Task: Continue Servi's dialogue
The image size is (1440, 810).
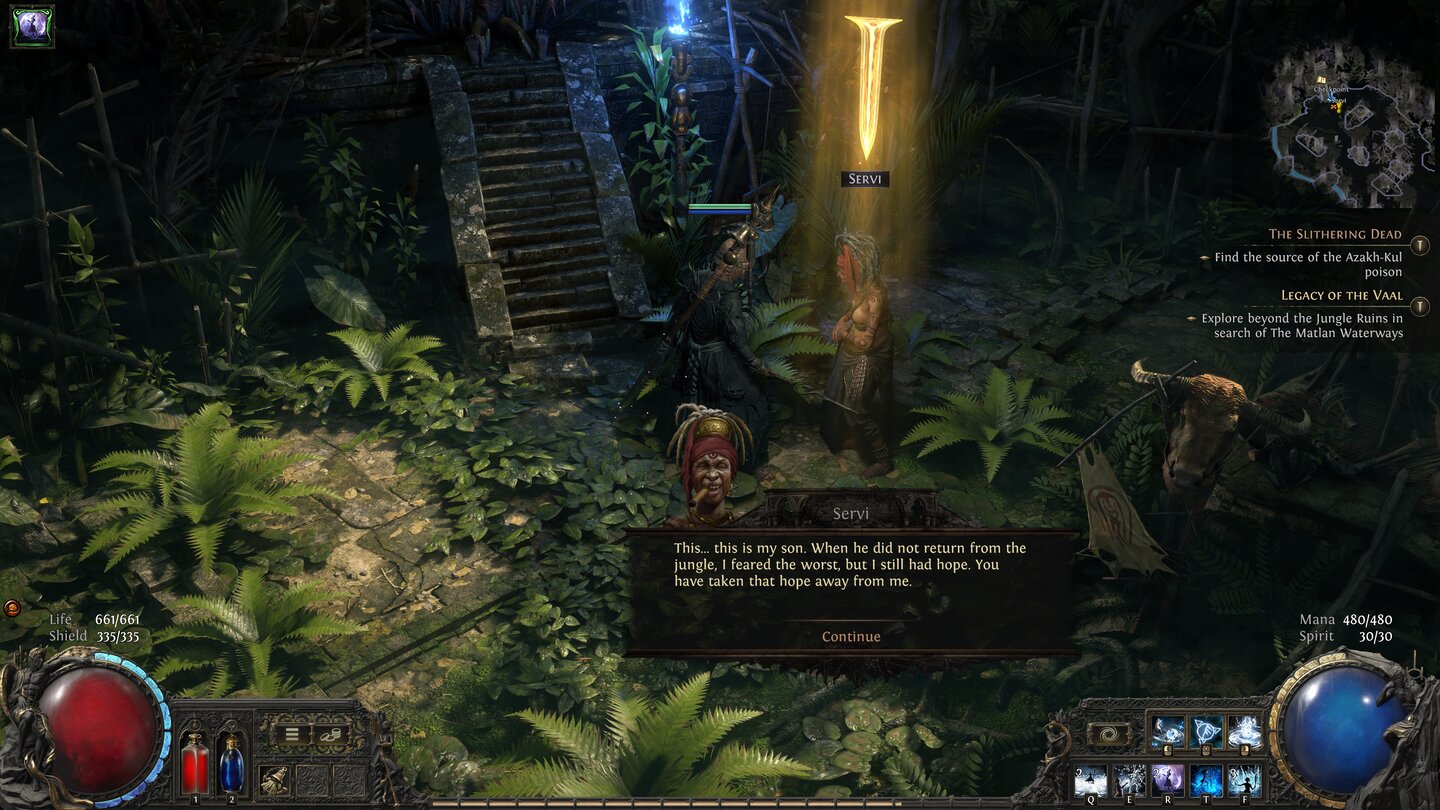Action: (x=851, y=637)
